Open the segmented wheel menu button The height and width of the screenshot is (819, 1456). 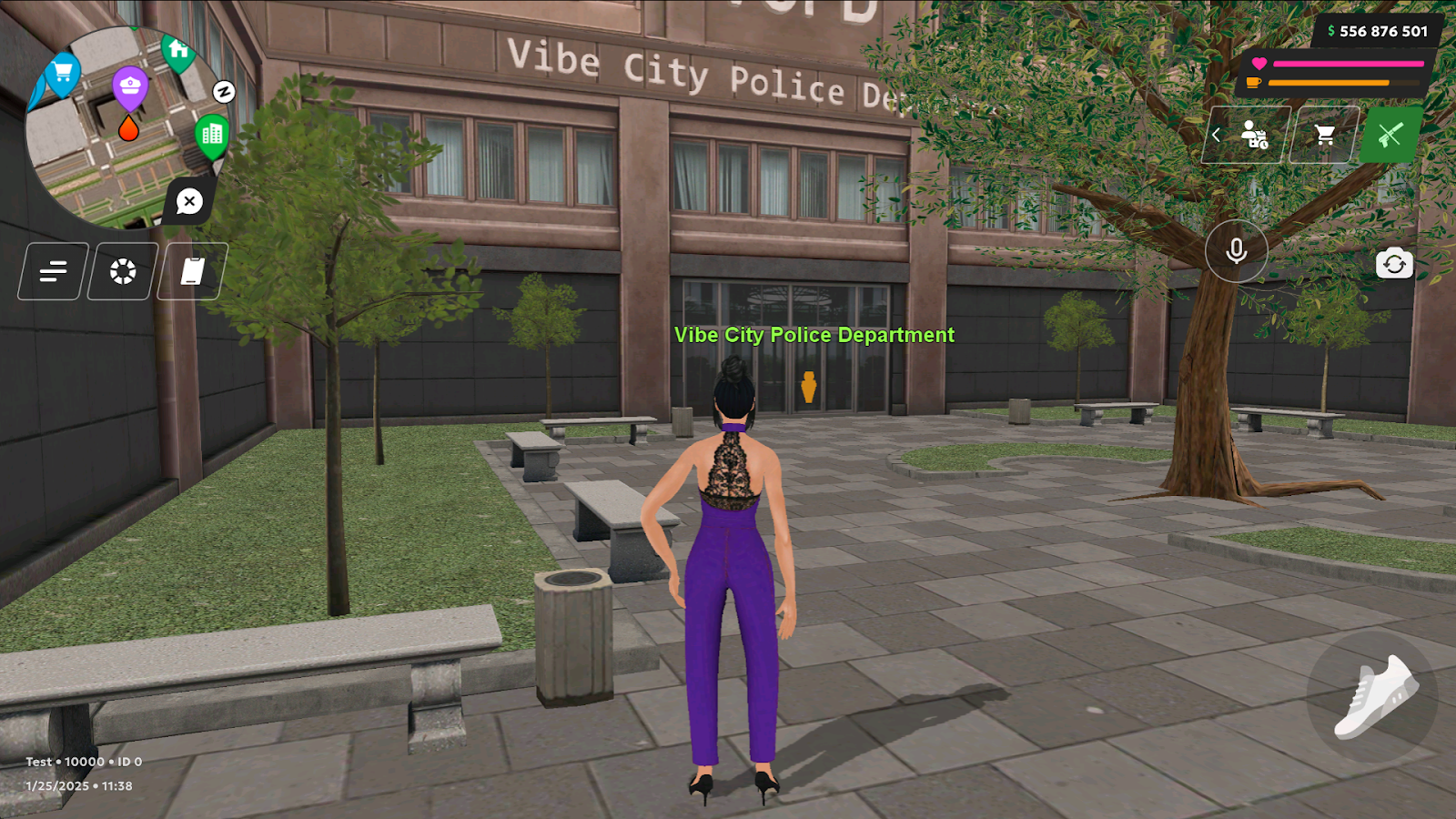point(123,271)
